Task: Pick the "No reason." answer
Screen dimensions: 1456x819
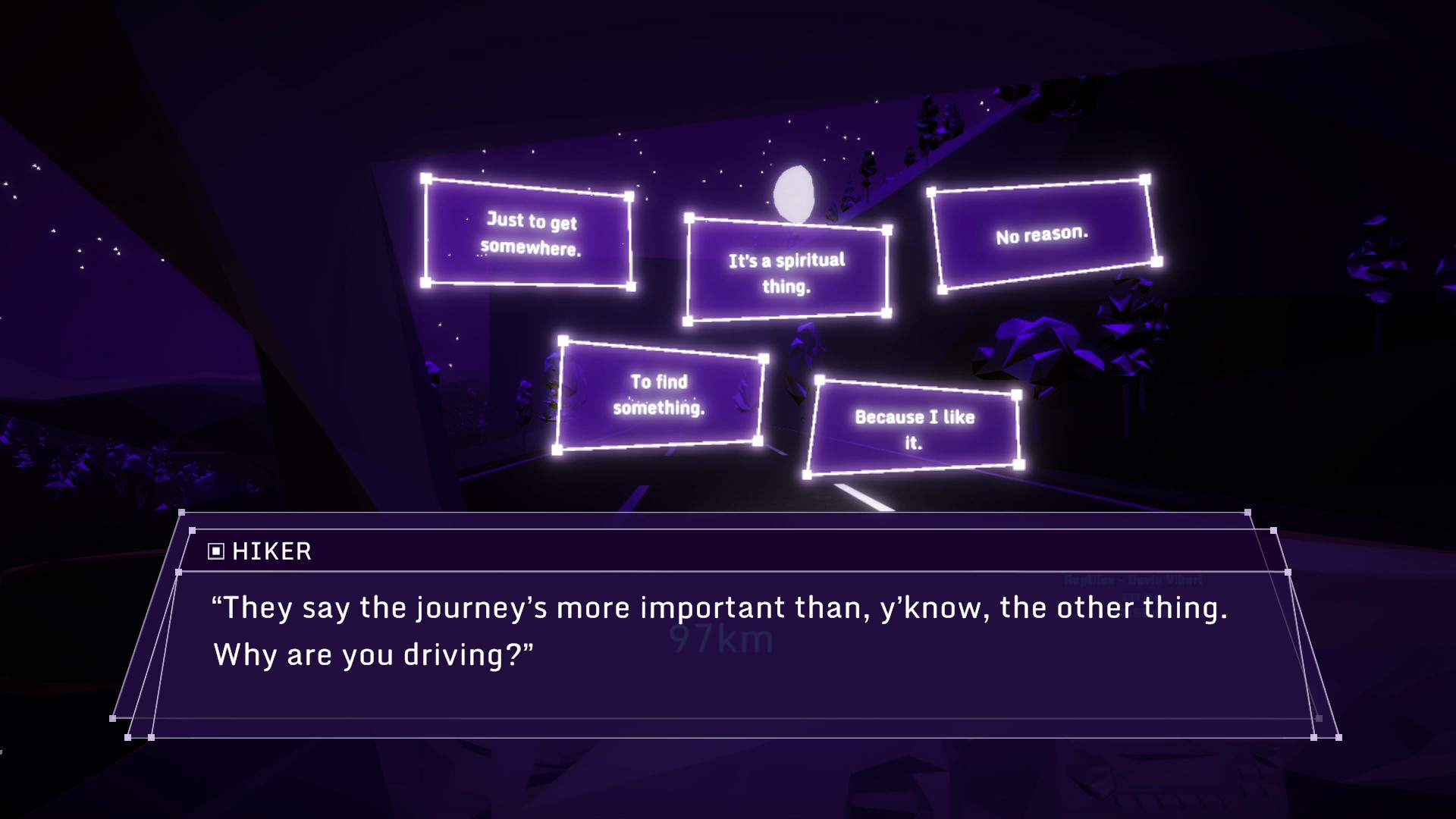Action: [x=1042, y=236]
